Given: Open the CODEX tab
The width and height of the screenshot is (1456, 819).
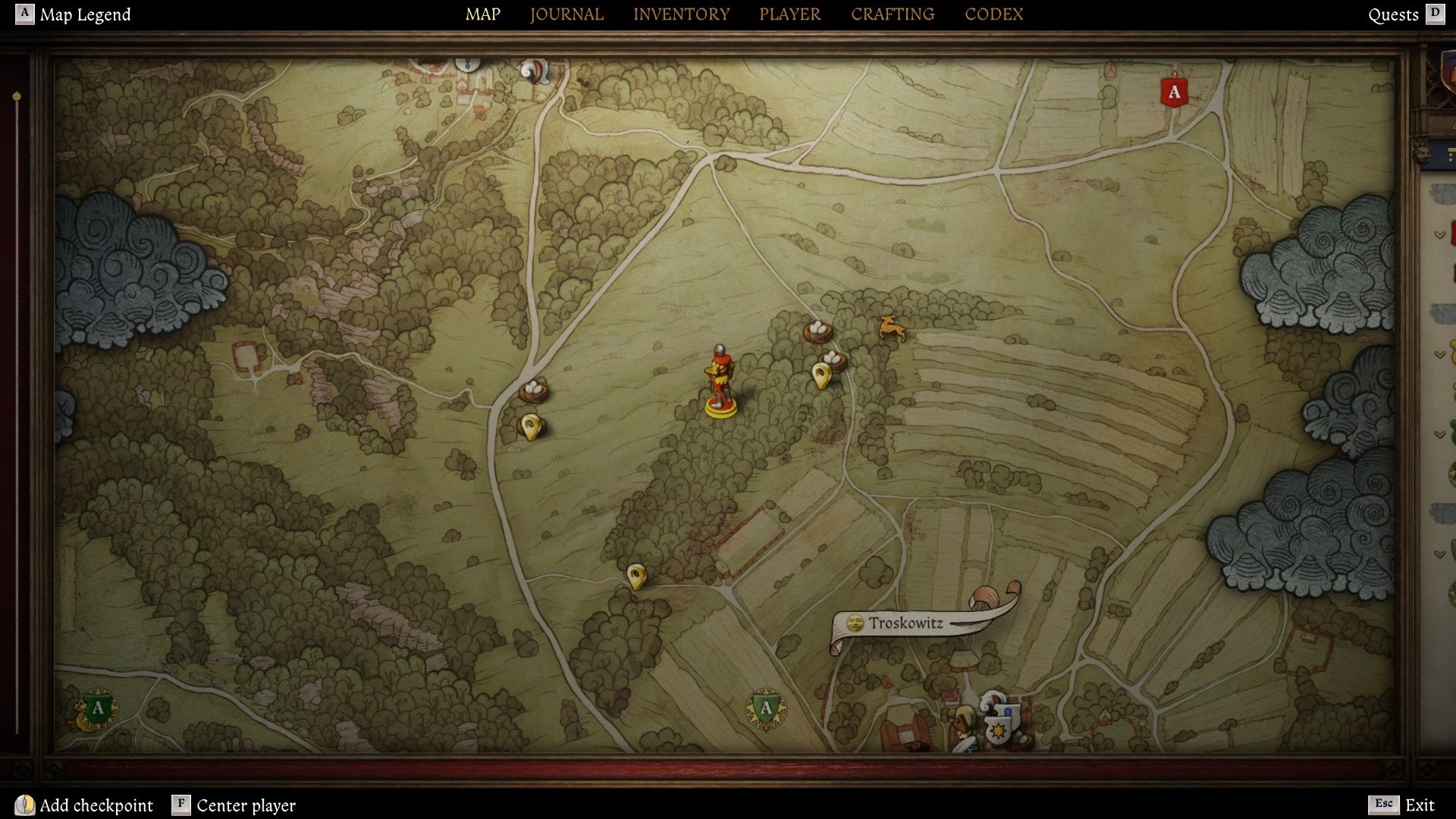Looking at the screenshot, I should 993,14.
